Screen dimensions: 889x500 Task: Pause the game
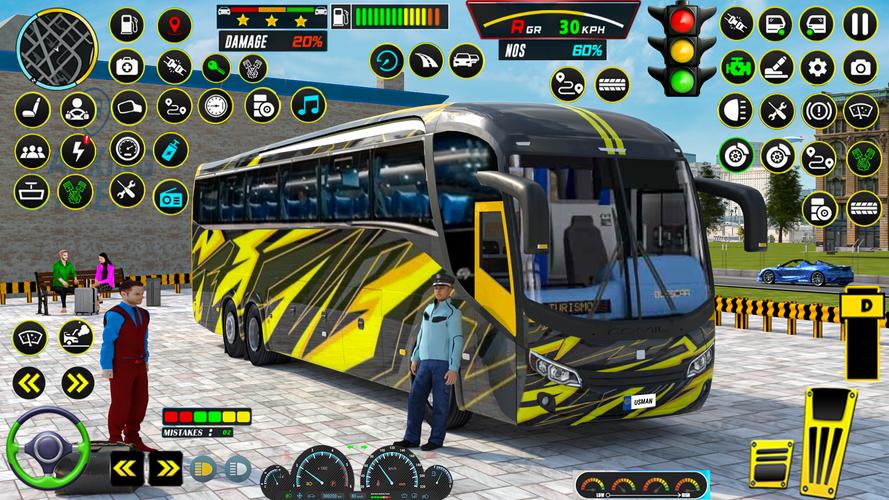point(860,24)
